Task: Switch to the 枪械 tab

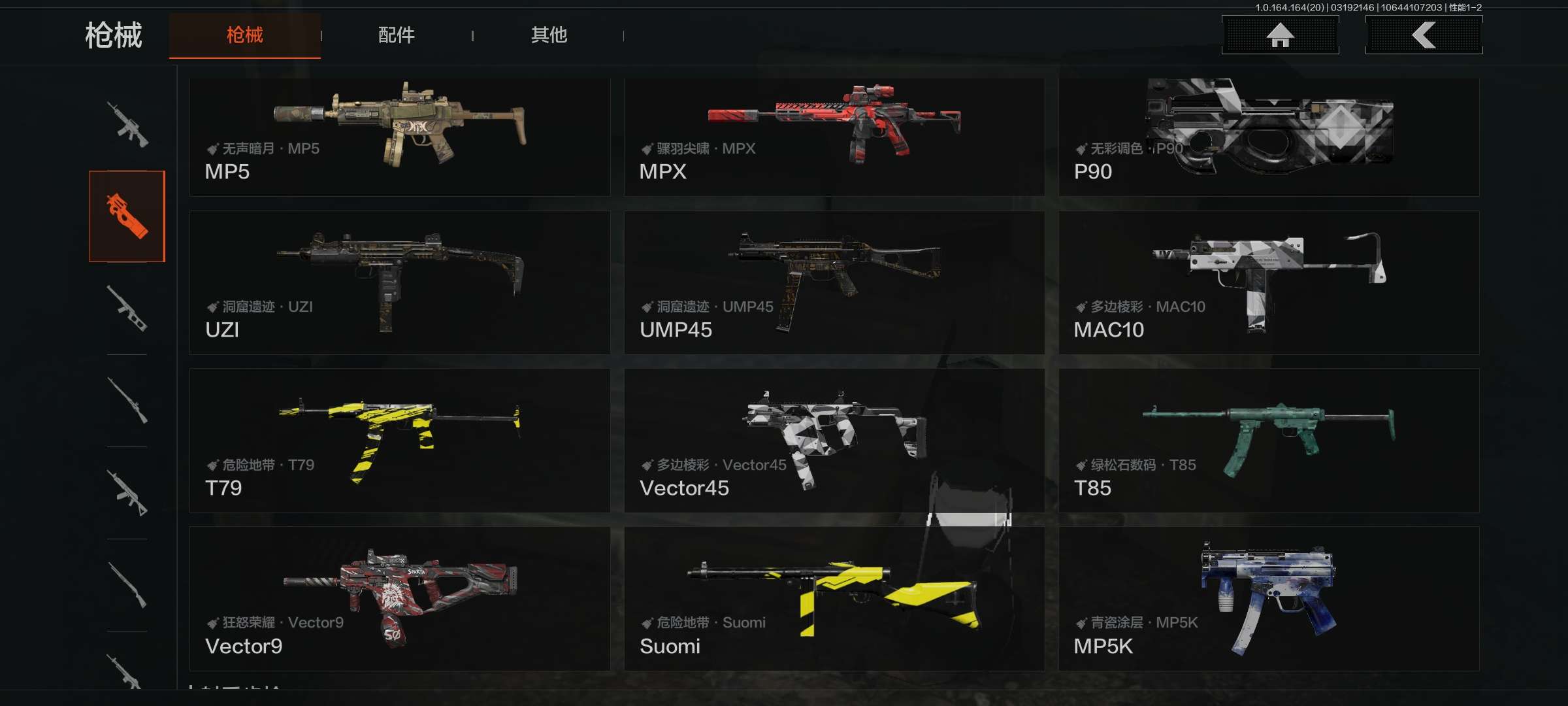Action: (244, 35)
